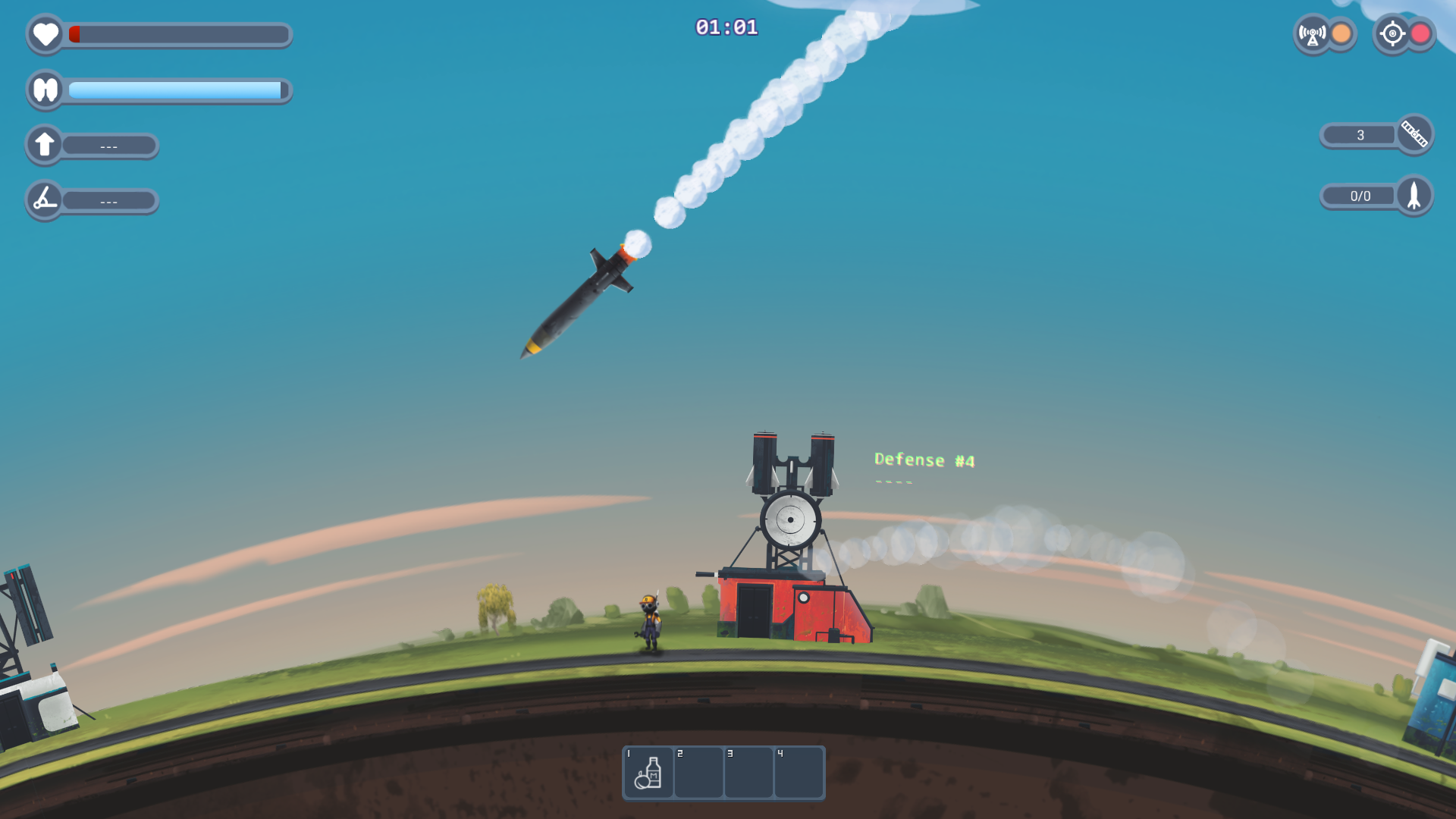Viewport: 1456px width, 819px height.
Task: Select the flask item in hotbar slot 1
Action: 648,773
